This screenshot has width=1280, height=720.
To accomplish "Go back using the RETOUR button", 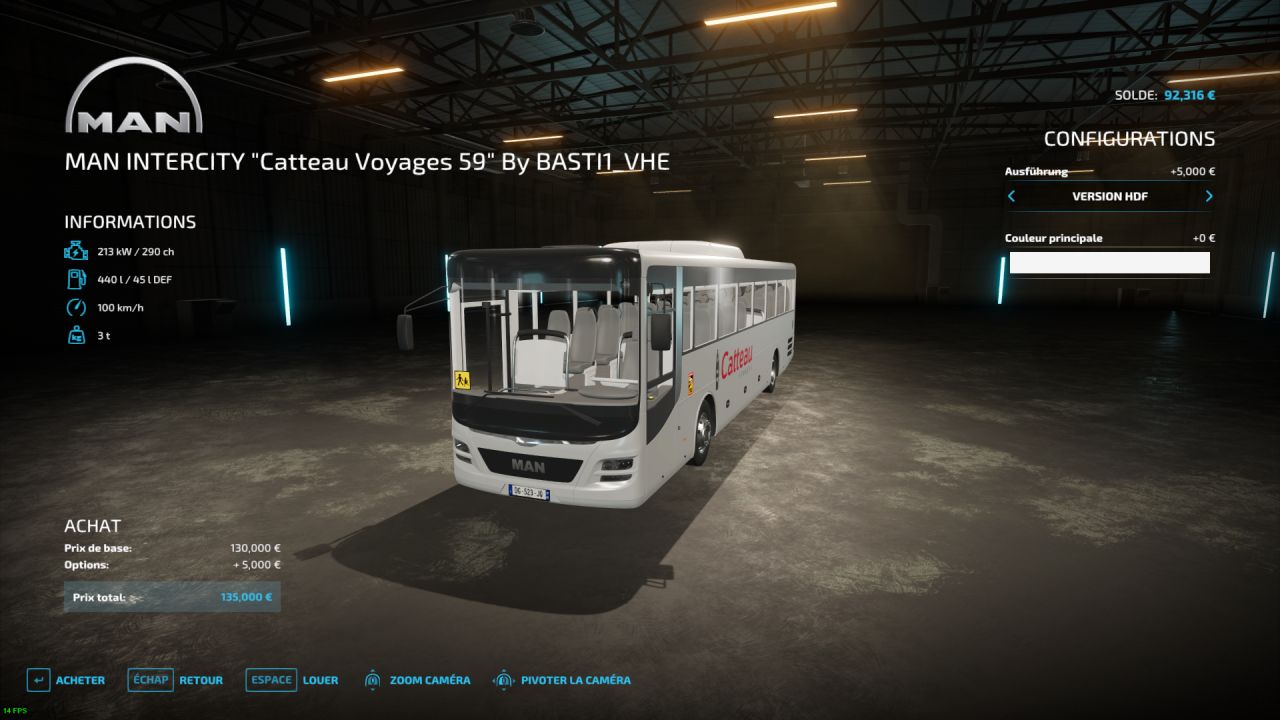I will tap(176, 680).
